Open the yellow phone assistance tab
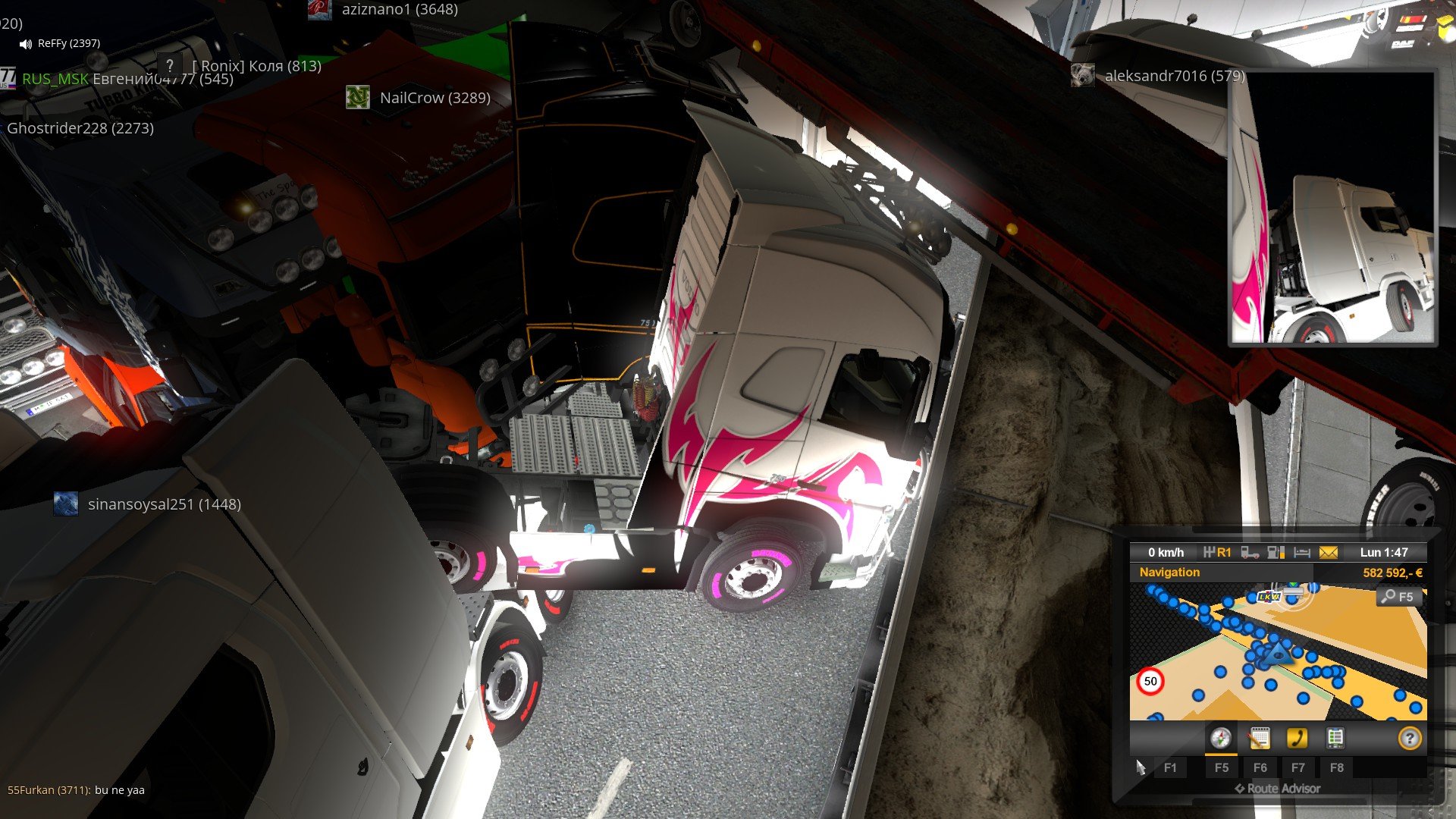The width and height of the screenshot is (1456, 819). pos(1297,738)
